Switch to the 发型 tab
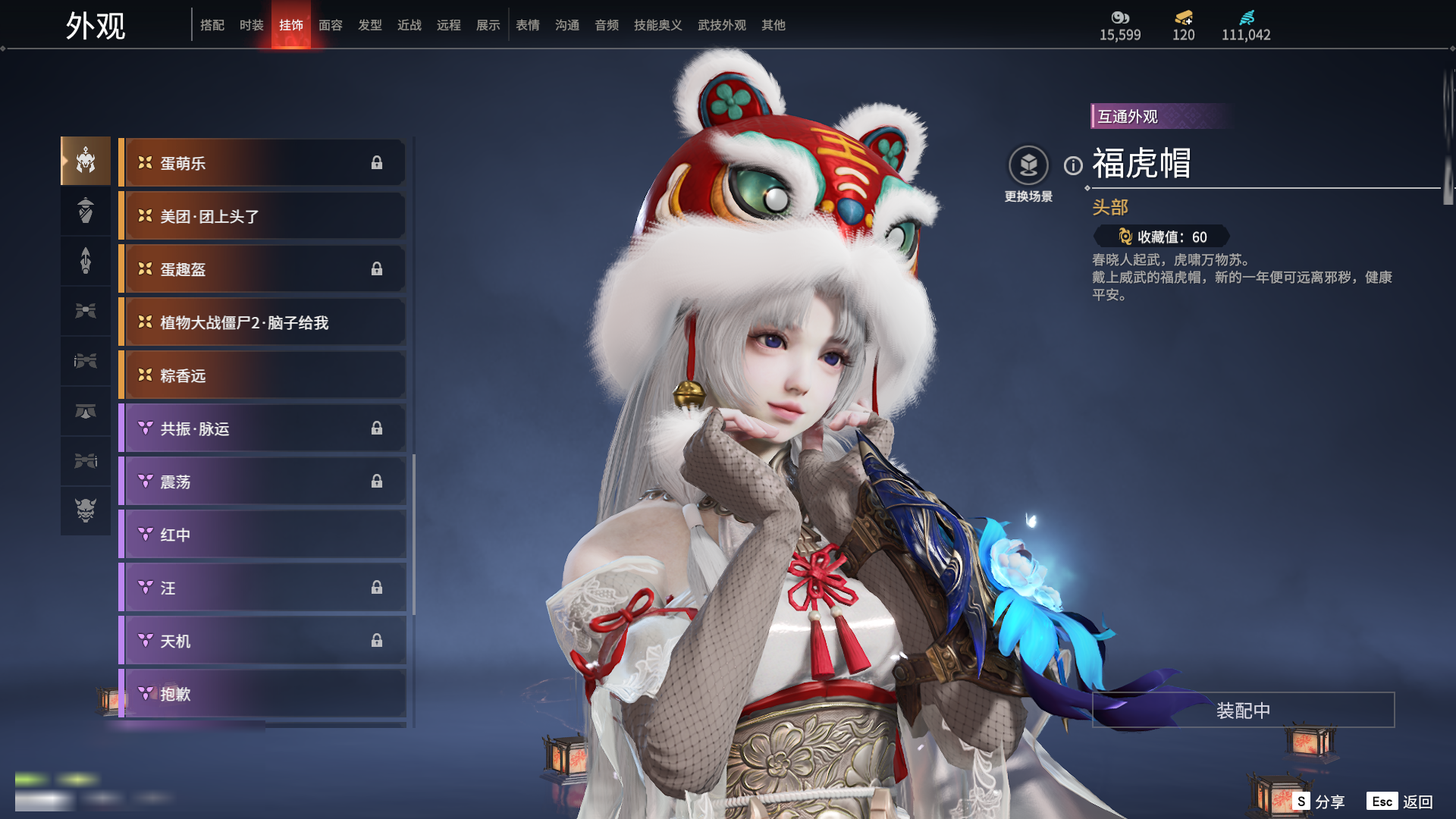 click(x=369, y=25)
